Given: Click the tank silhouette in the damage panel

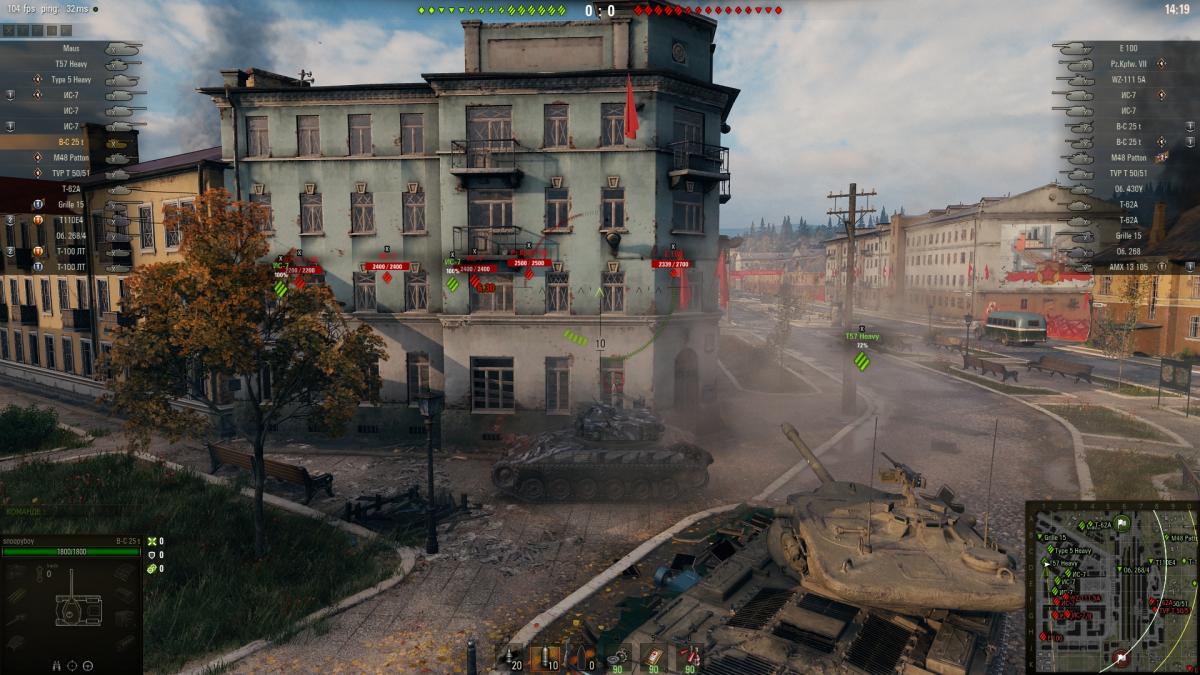Looking at the screenshot, I should (77, 609).
